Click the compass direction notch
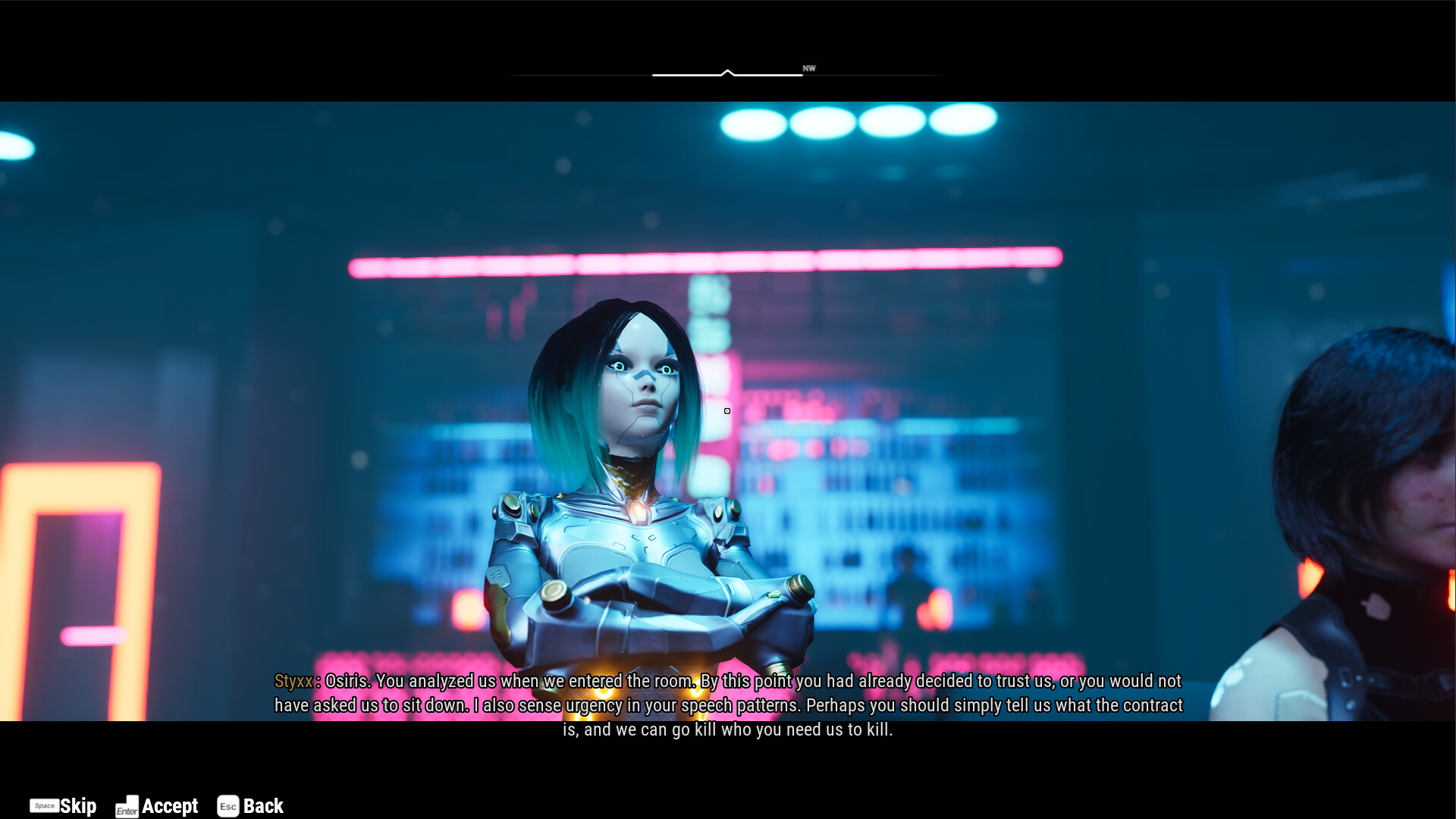 (727, 72)
